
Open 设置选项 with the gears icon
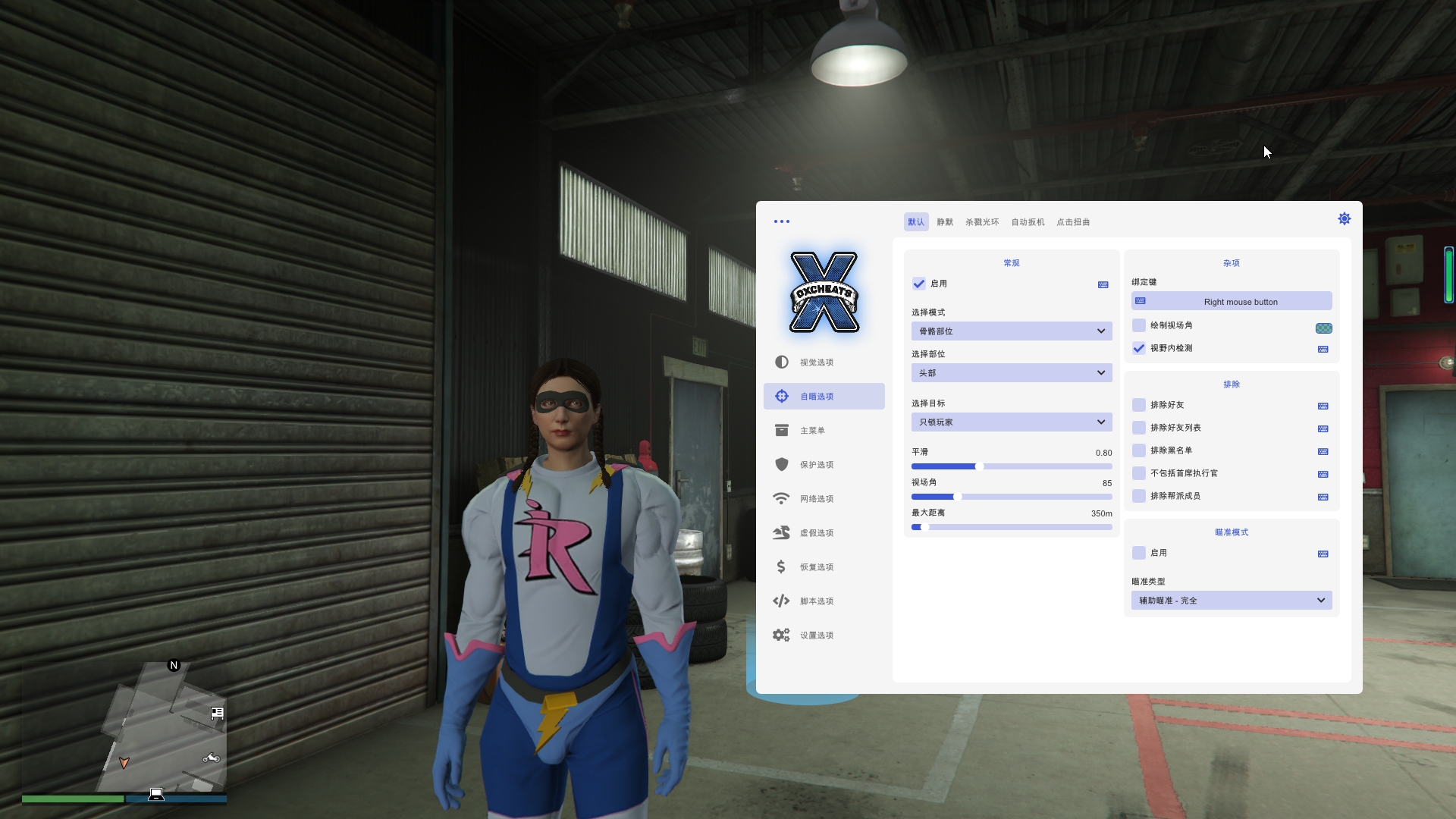[816, 635]
